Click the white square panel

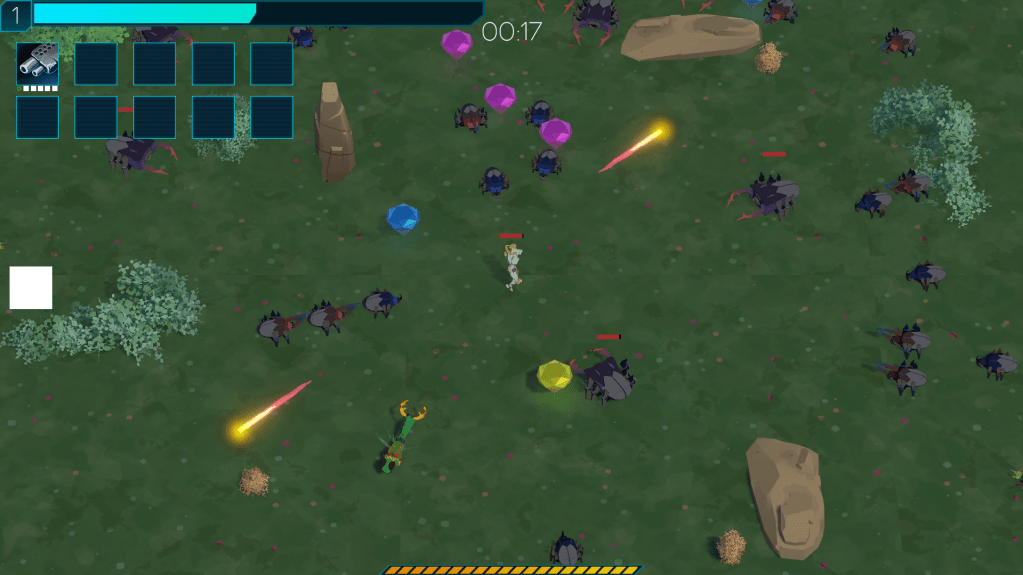31,288
